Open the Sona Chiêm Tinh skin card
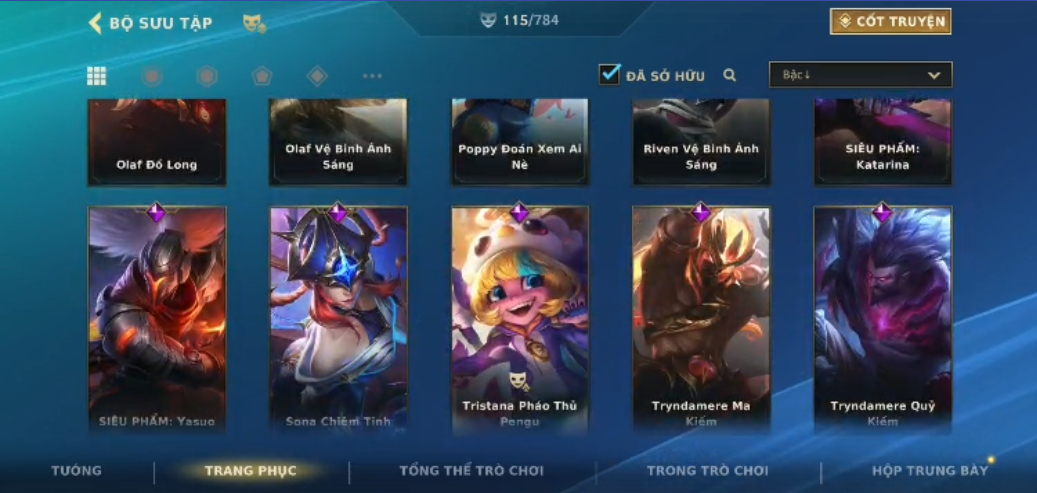 338,318
